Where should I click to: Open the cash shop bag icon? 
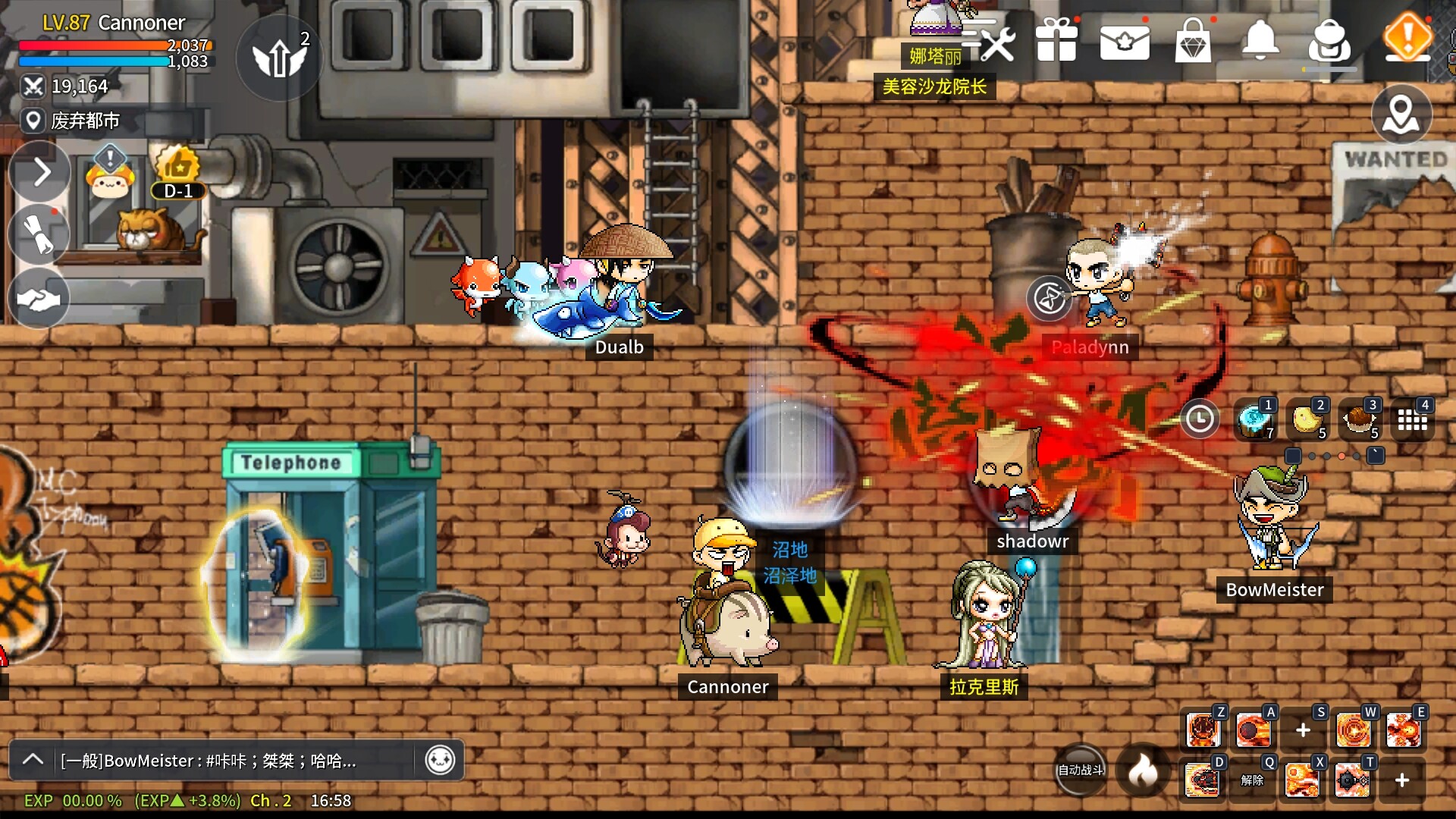[1193, 40]
